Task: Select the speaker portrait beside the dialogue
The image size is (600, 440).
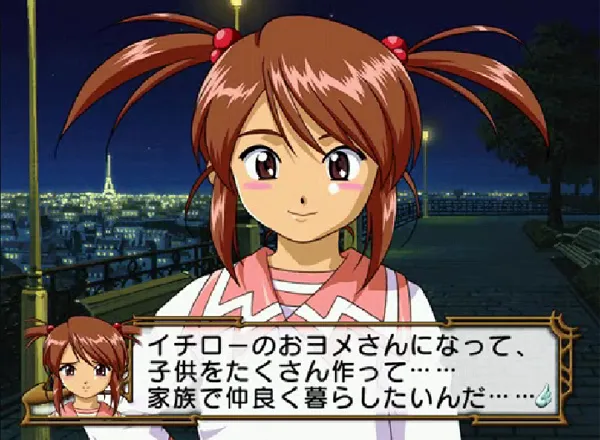Action: tap(83, 370)
